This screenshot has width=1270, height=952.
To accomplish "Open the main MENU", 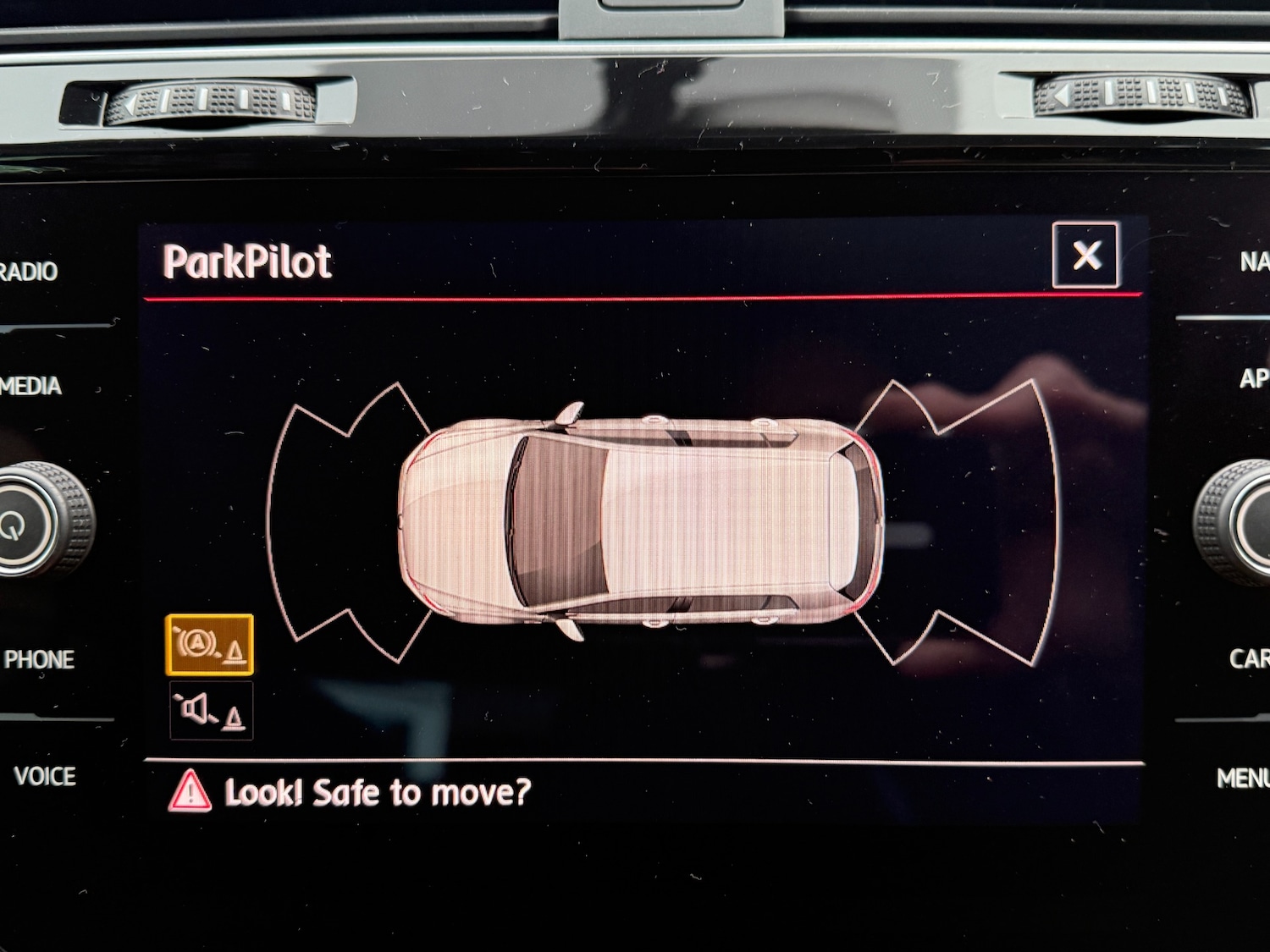I will tap(1243, 778).
